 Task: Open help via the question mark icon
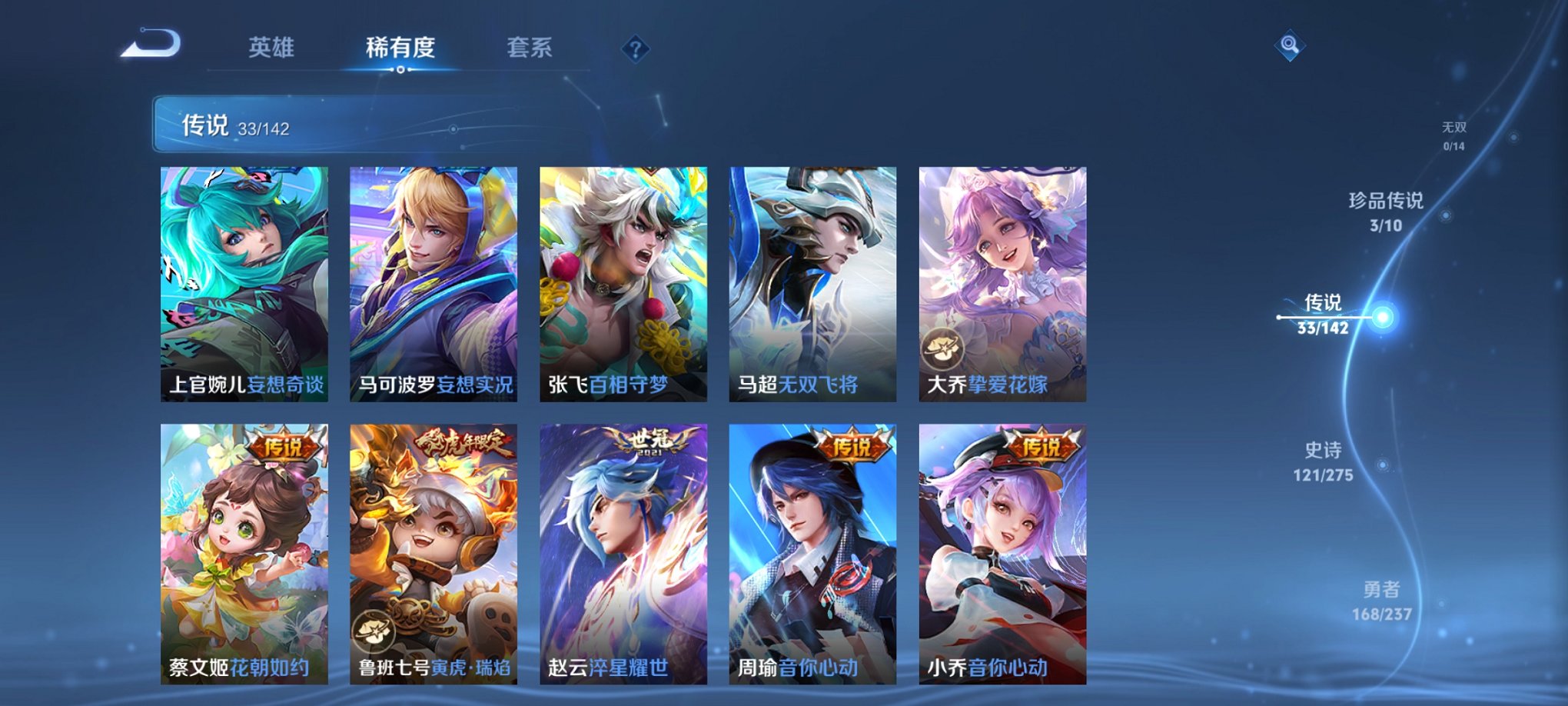point(634,49)
